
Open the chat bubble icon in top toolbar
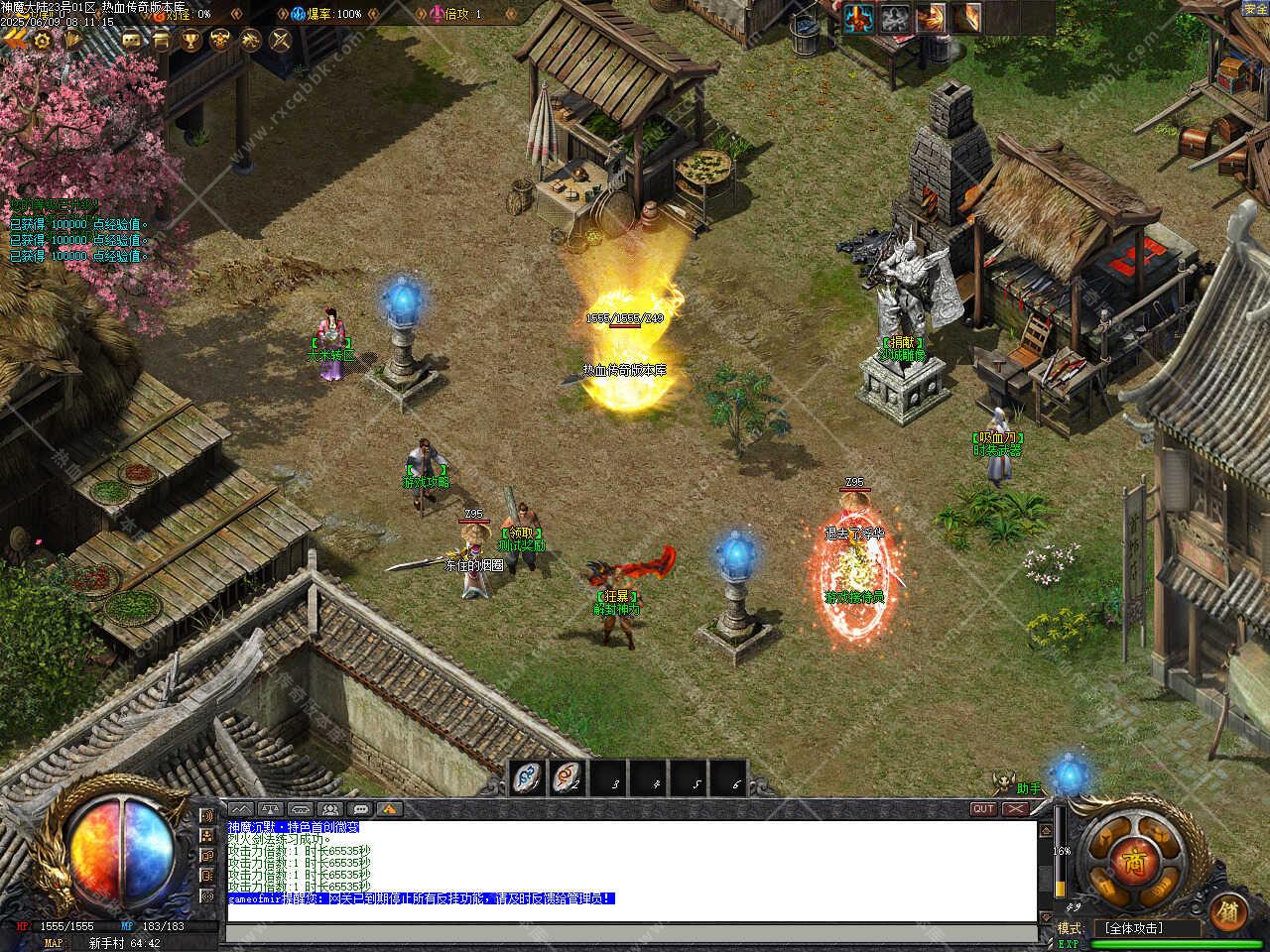click(131, 40)
